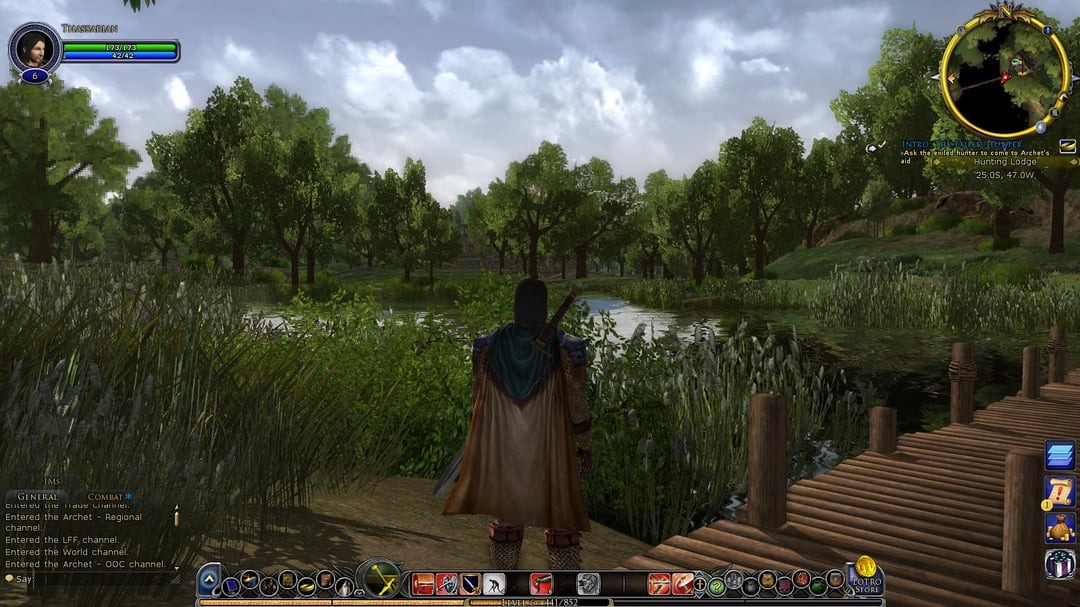This screenshot has height=607, width=1080.
Task: Click the blue stacked layers side icon
Action: [1060, 456]
